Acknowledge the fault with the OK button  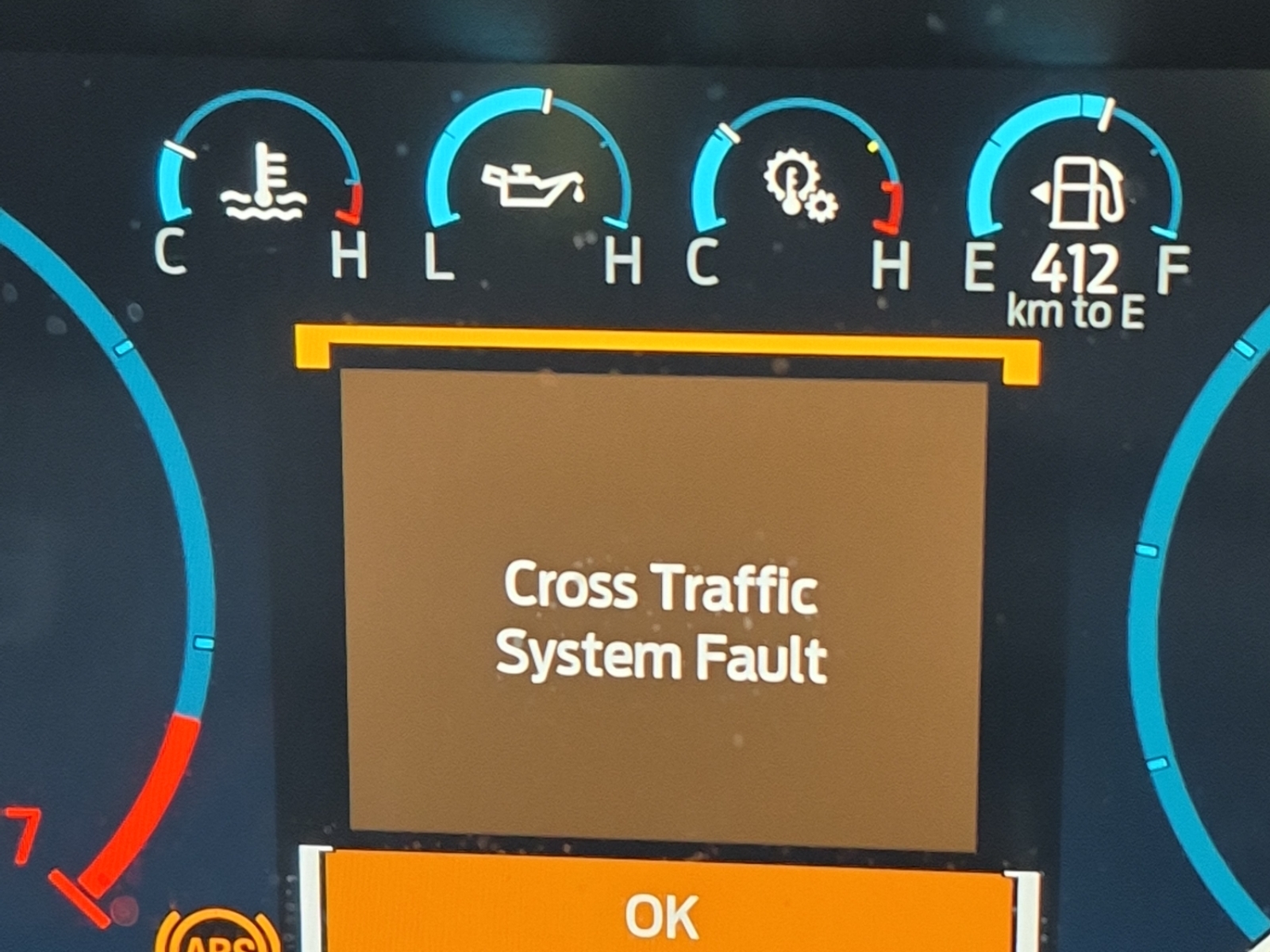pyautogui.click(x=661, y=914)
